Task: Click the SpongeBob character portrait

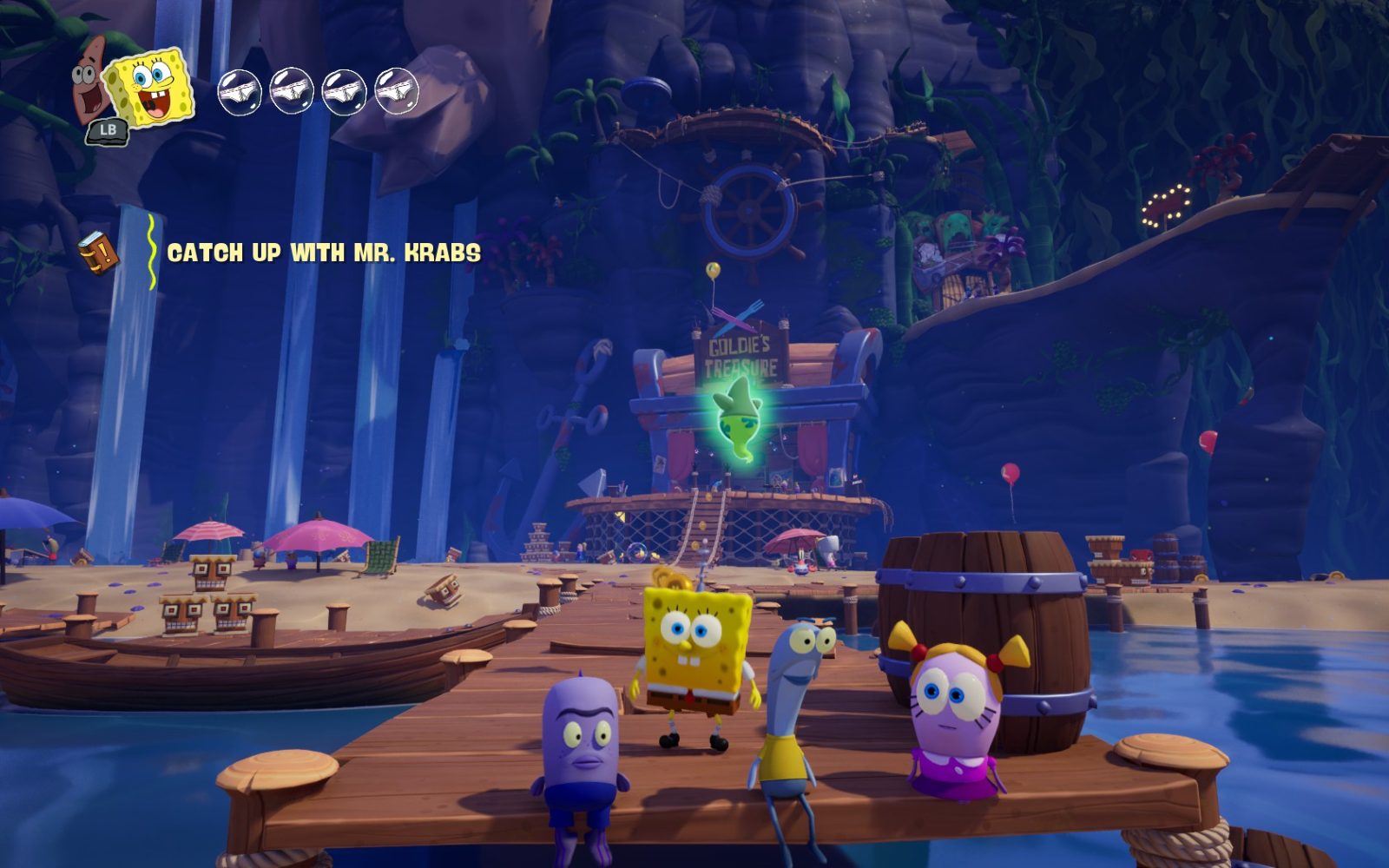Action: click(151, 86)
